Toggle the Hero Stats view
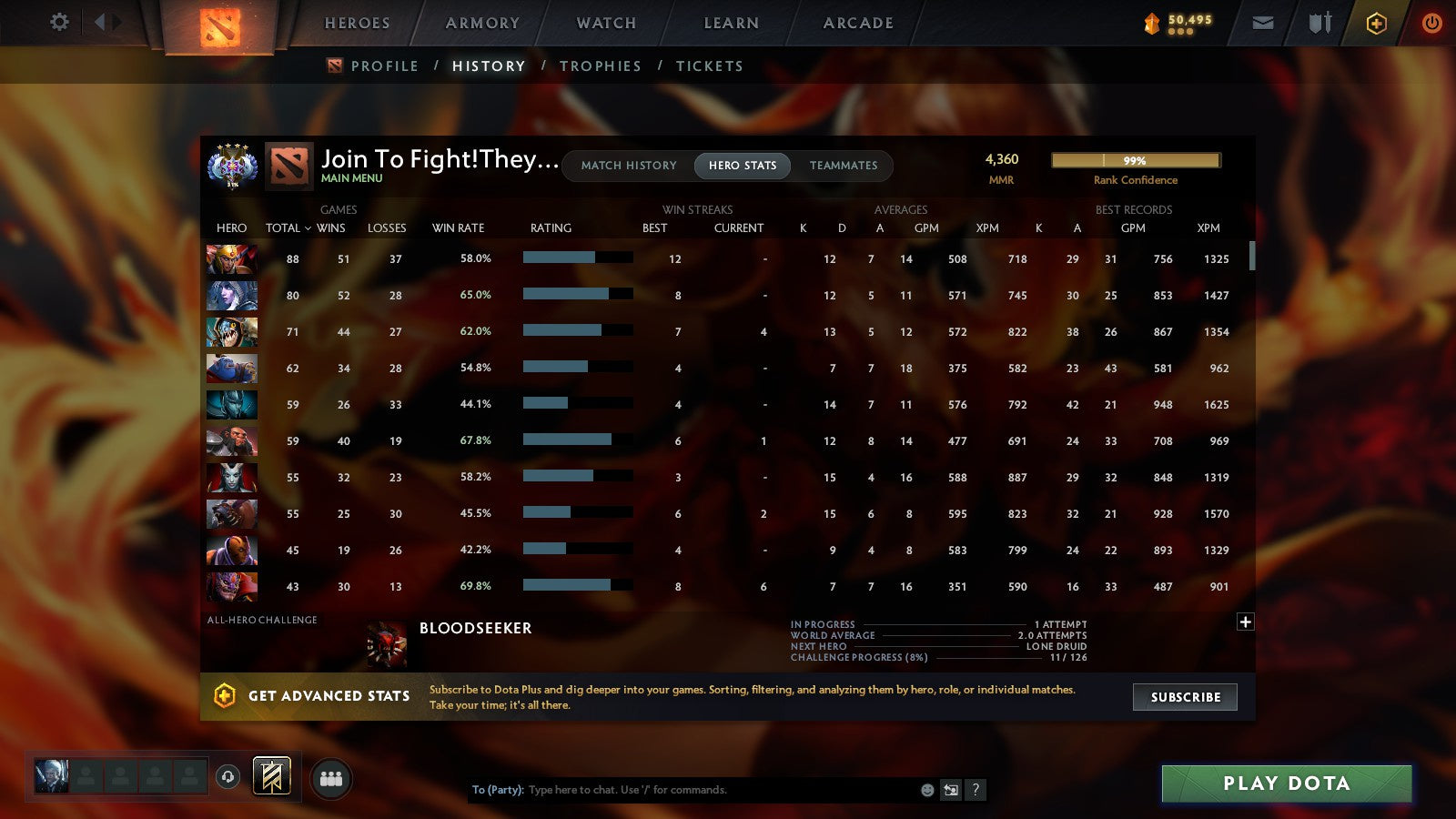Viewport: 1456px width, 819px height. click(743, 166)
